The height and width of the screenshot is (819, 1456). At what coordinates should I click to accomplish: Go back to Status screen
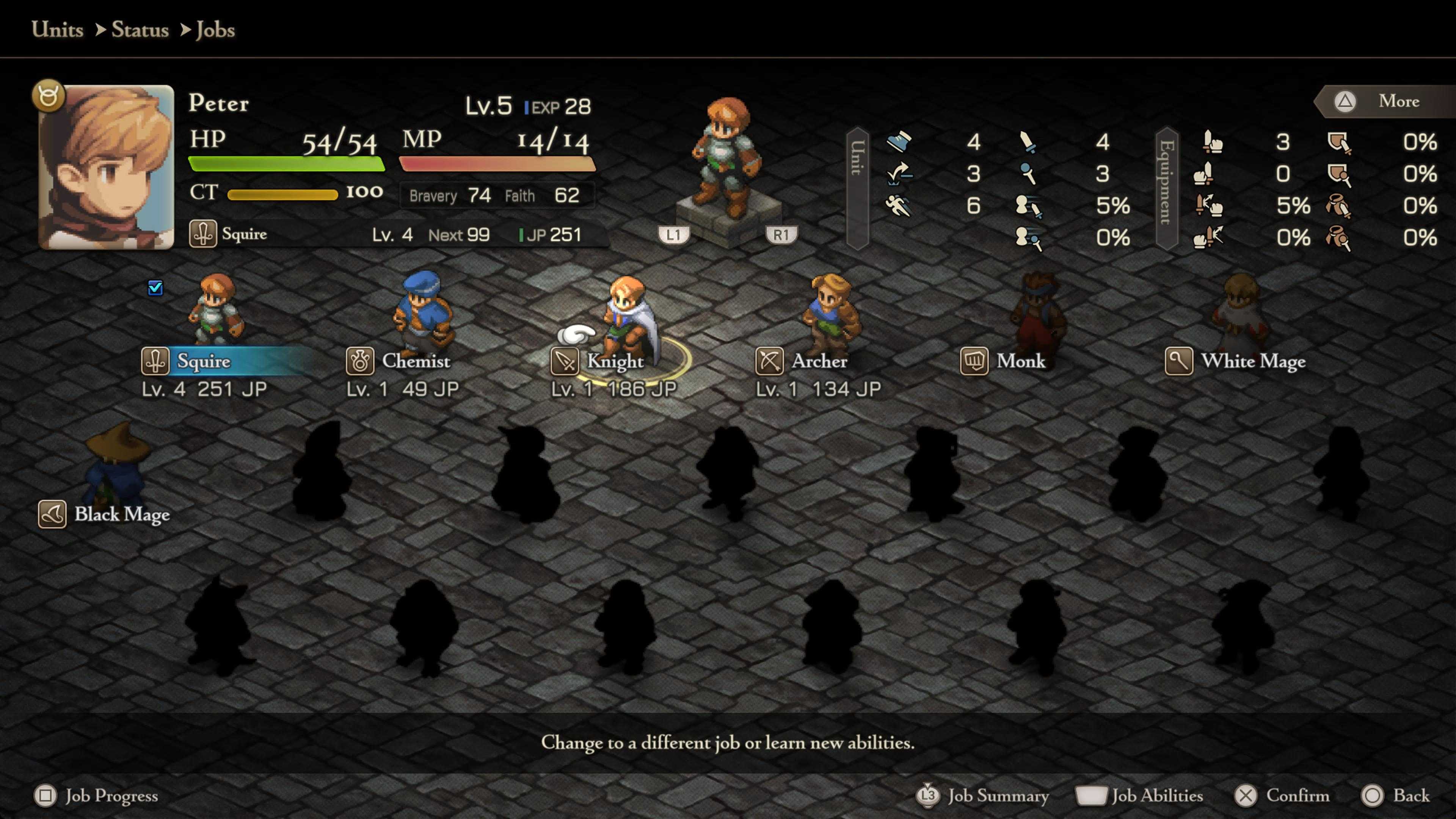[x=1396, y=796]
